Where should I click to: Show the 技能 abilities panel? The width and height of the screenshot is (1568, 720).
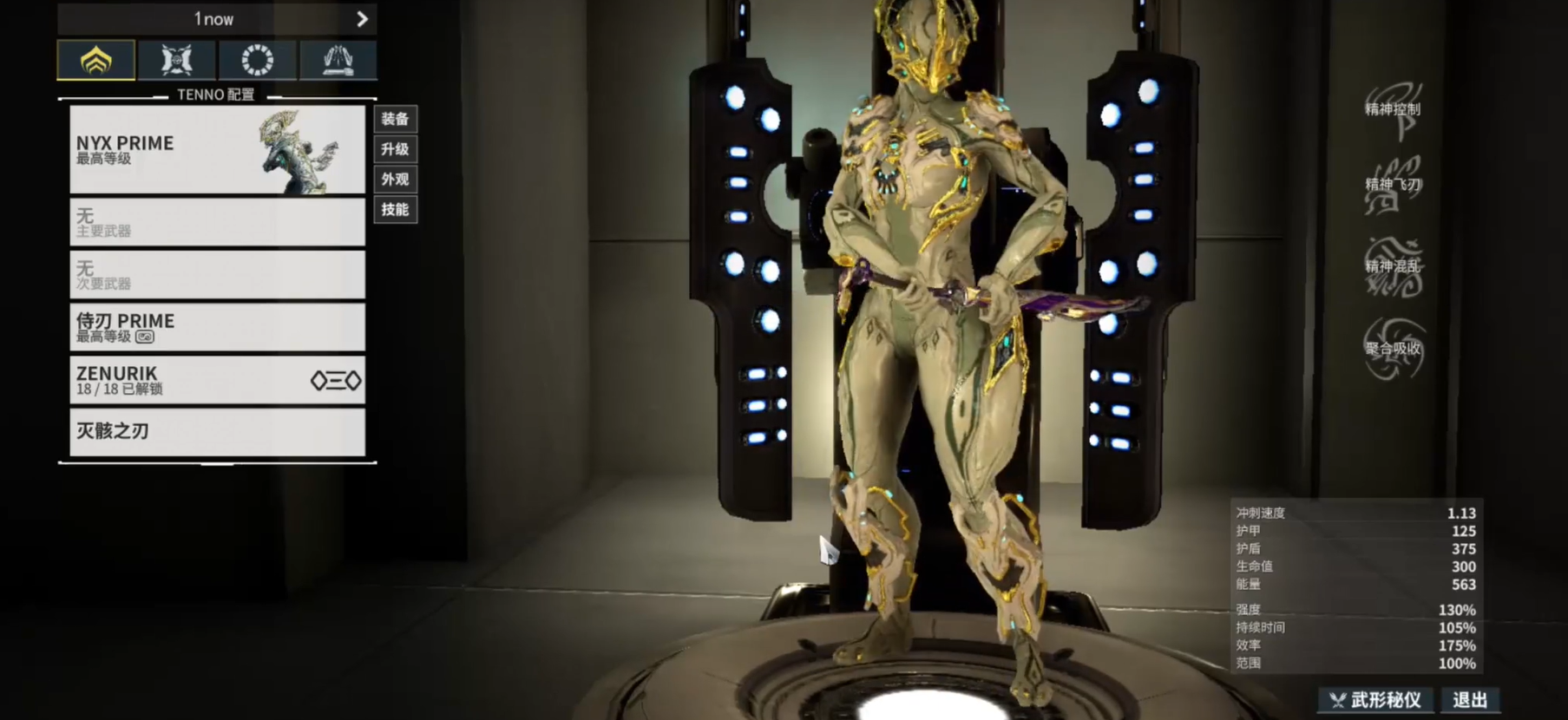pyautogui.click(x=395, y=209)
